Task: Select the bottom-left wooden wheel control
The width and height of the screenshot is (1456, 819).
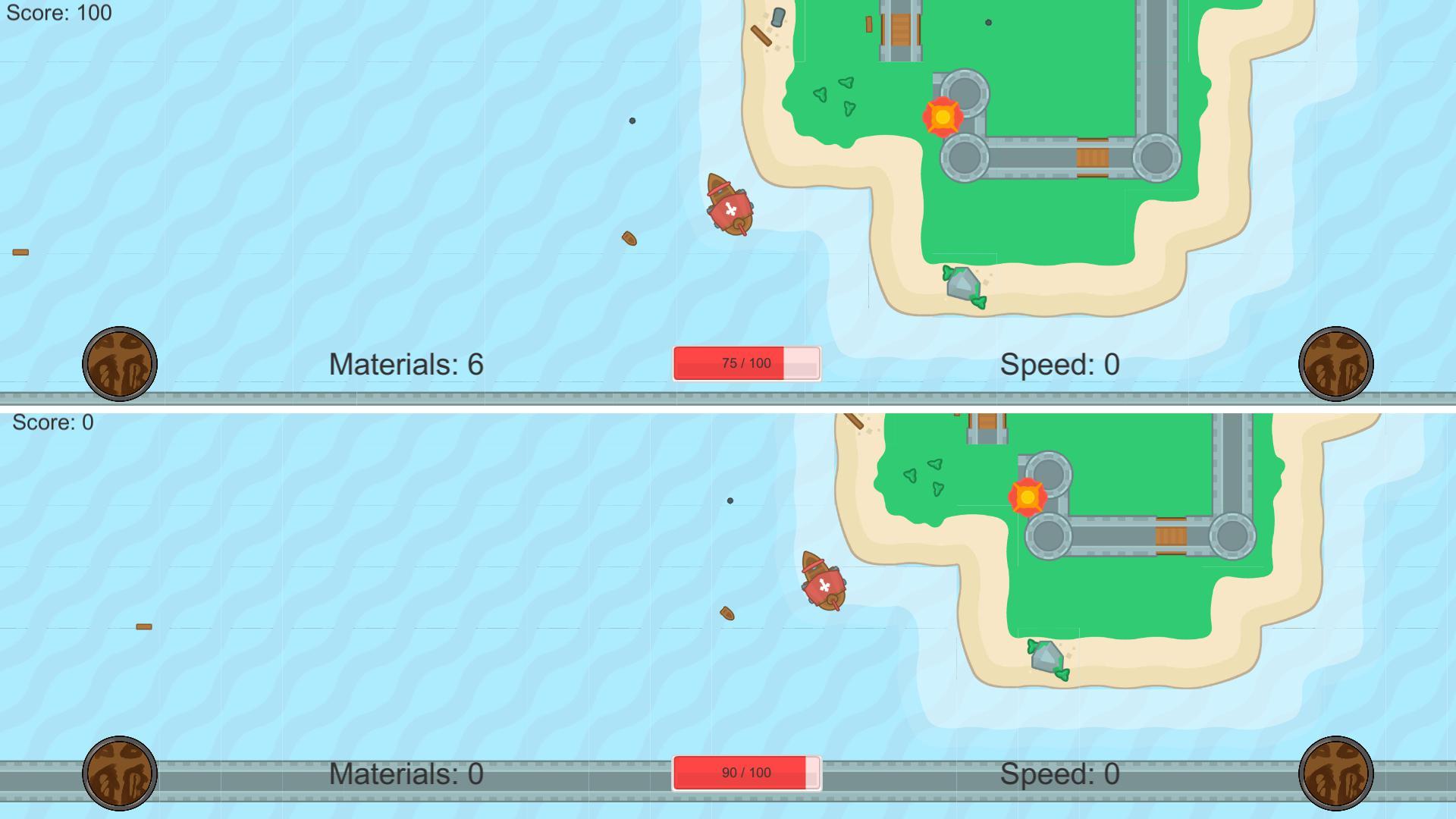Action: pyautogui.click(x=121, y=773)
